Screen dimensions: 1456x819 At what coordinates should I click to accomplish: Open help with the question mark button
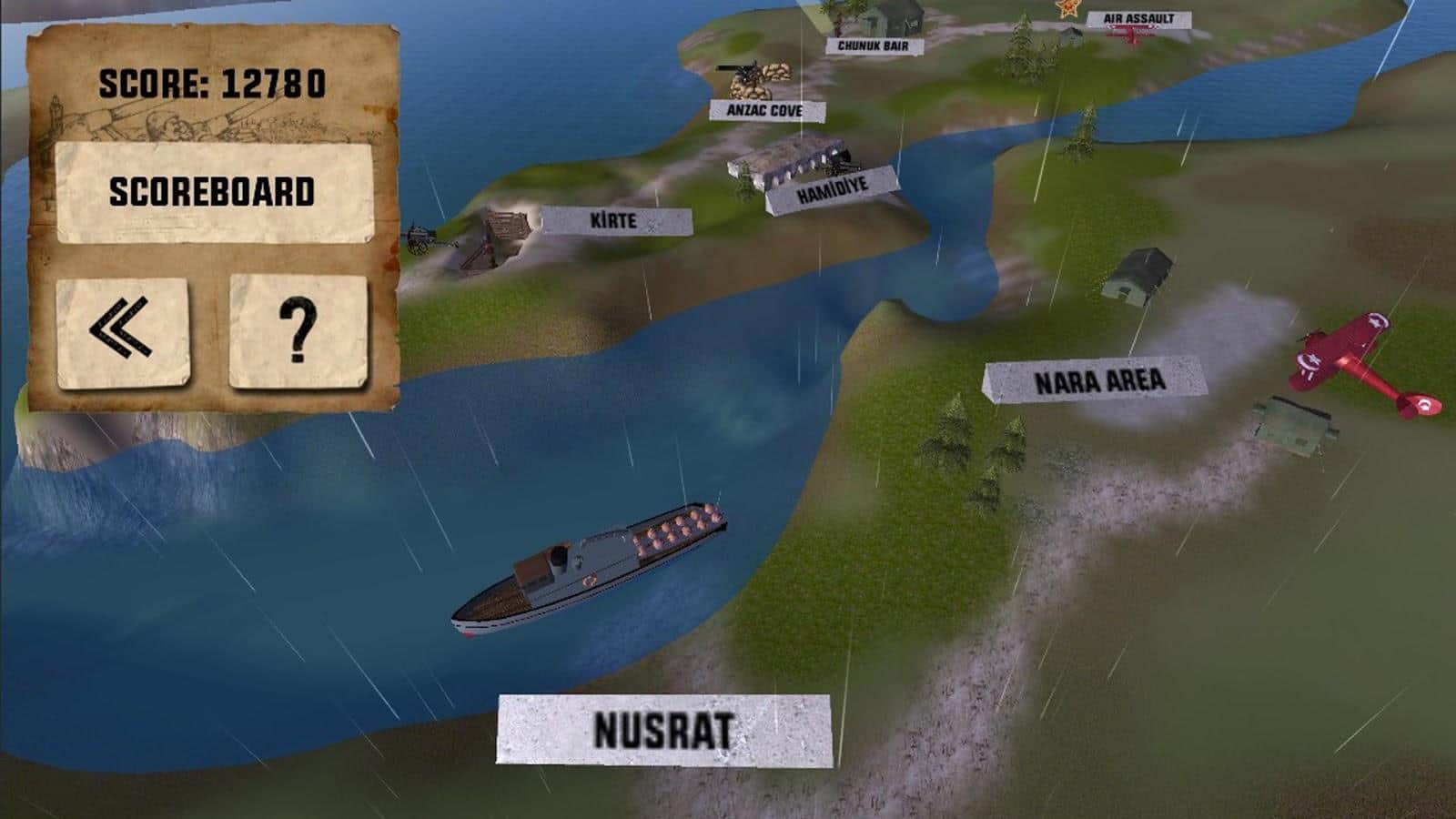(298, 331)
